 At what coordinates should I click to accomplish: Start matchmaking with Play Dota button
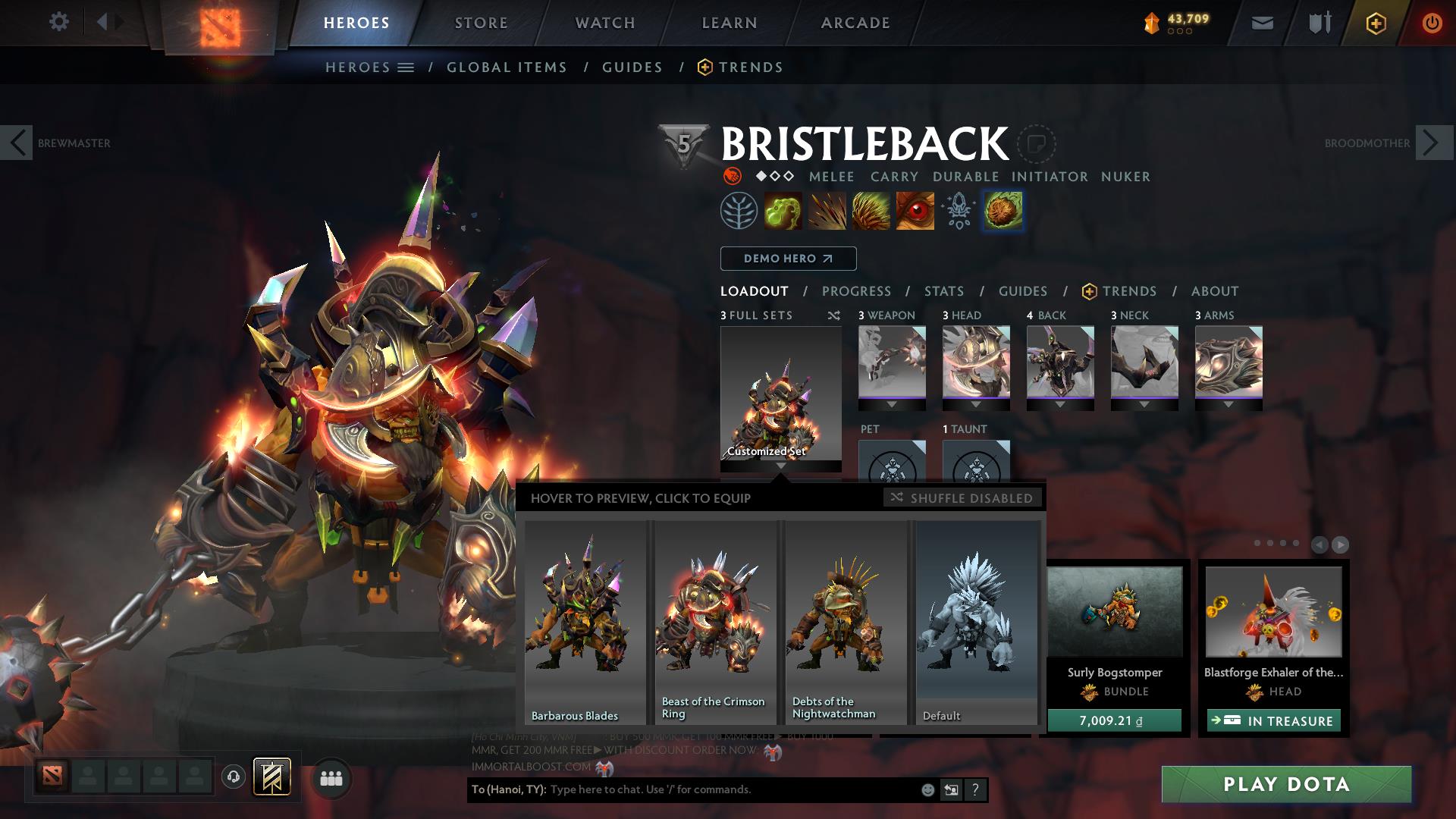pyautogui.click(x=1286, y=784)
